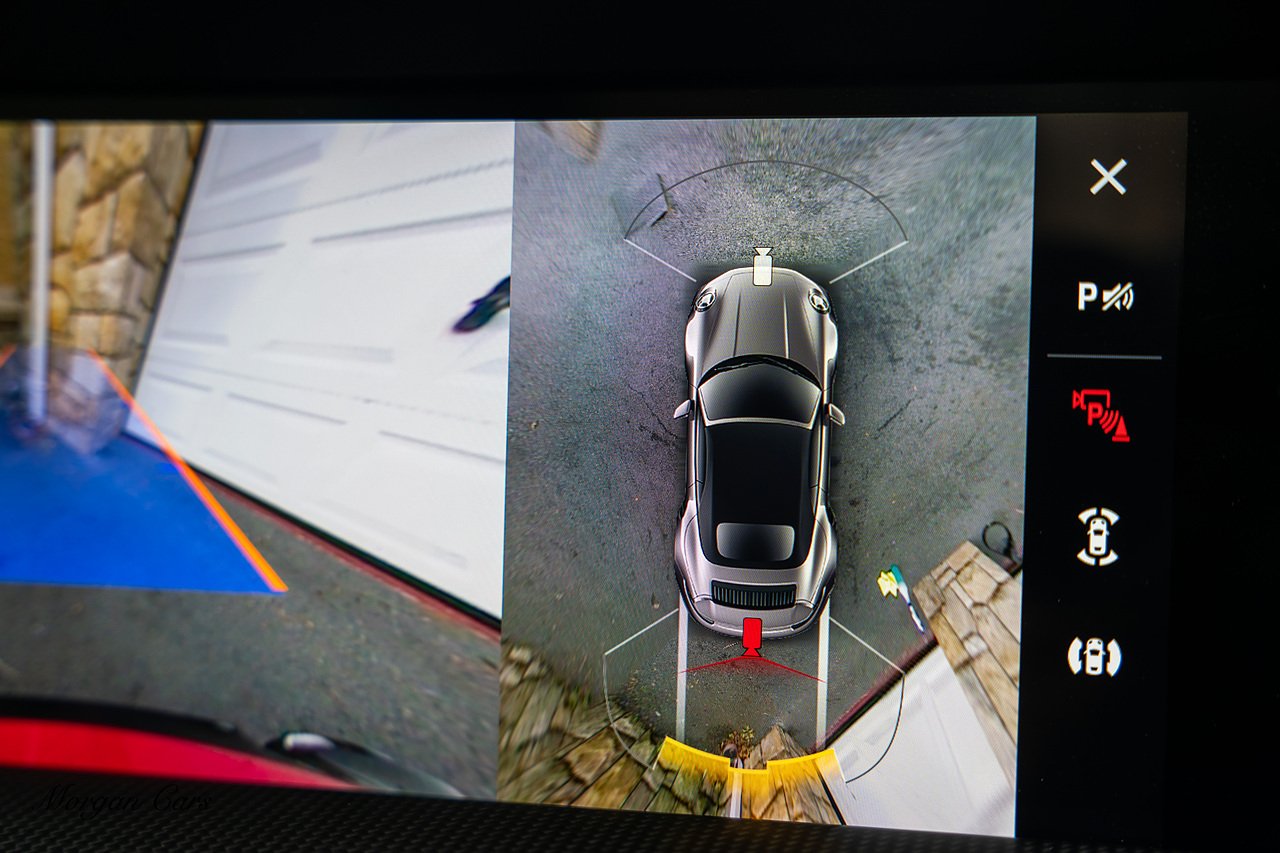Select the red rear camera marker
Viewport: 1280px width, 853px height.
click(x=752, y=635)
